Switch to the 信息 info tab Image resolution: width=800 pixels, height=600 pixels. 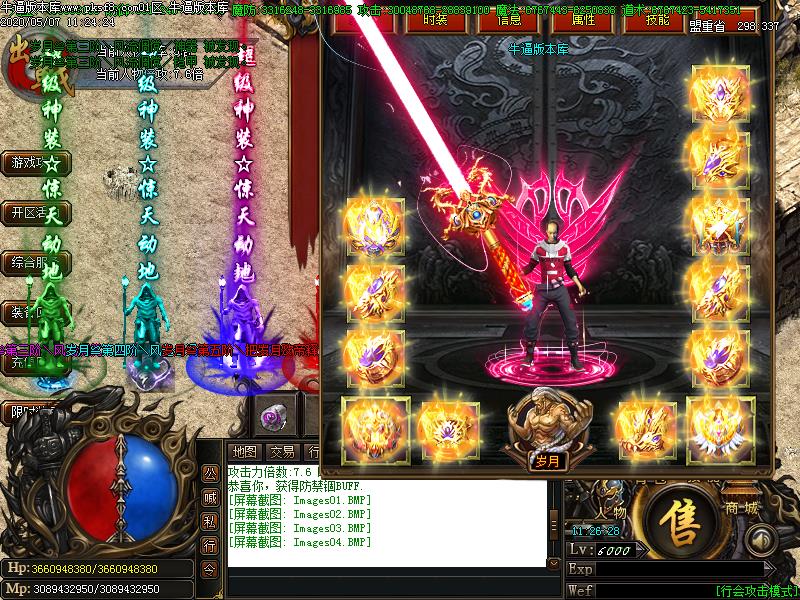[x=508, y=20]
